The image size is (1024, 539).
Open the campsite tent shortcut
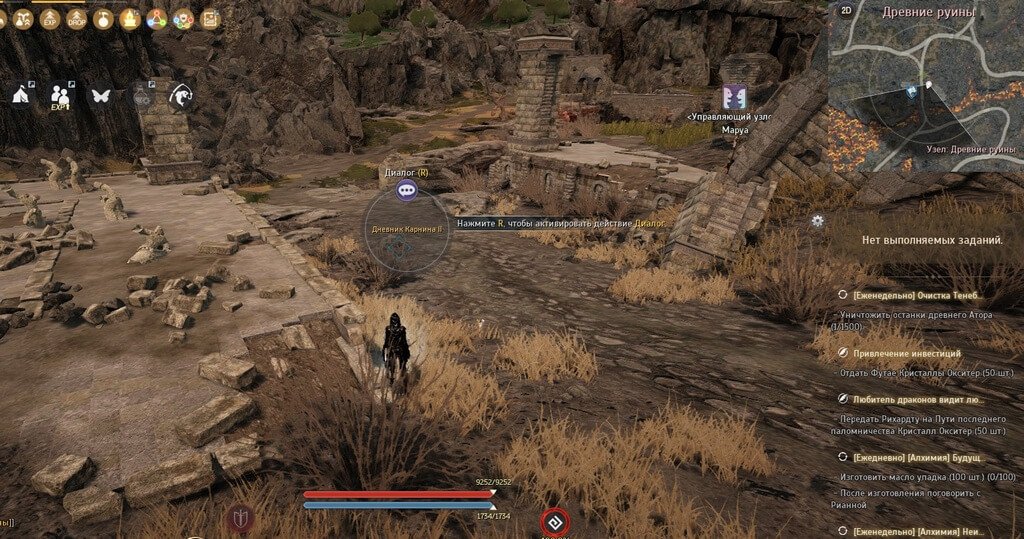coord(20,94)
